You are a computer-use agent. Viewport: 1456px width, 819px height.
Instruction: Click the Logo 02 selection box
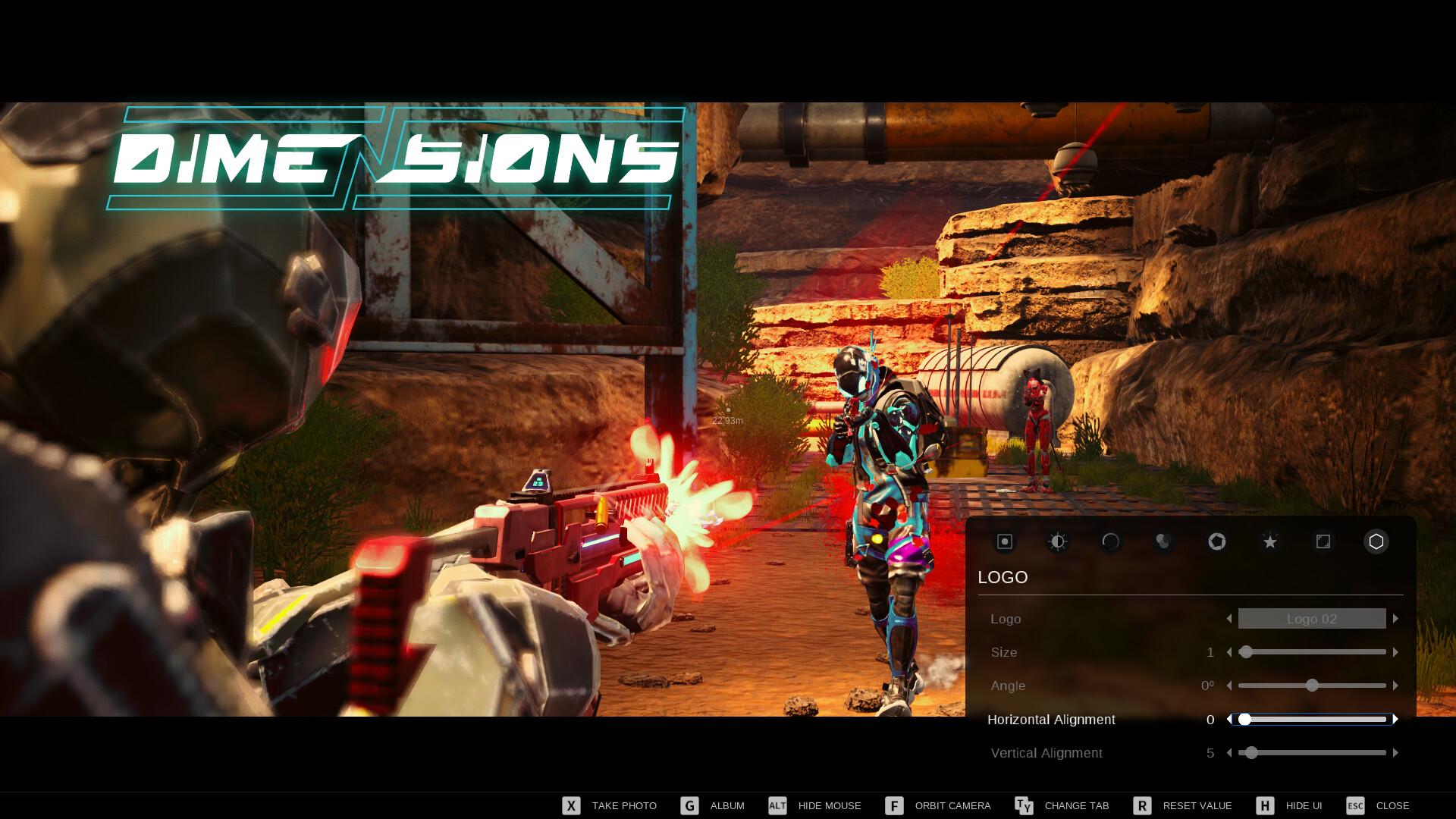(x=1312, y=619)
